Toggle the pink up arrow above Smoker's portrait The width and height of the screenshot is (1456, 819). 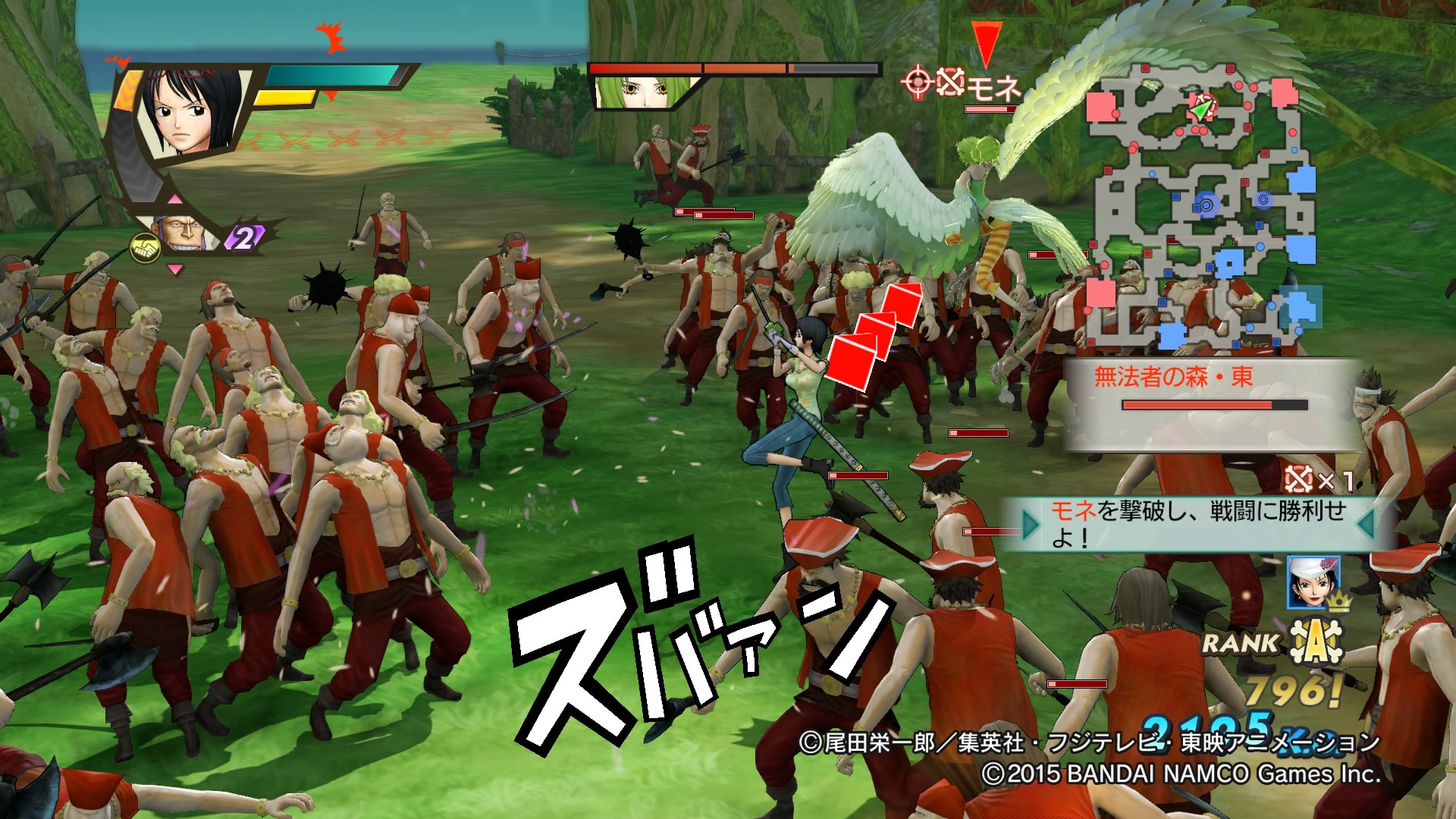click(x=175, y=199)
